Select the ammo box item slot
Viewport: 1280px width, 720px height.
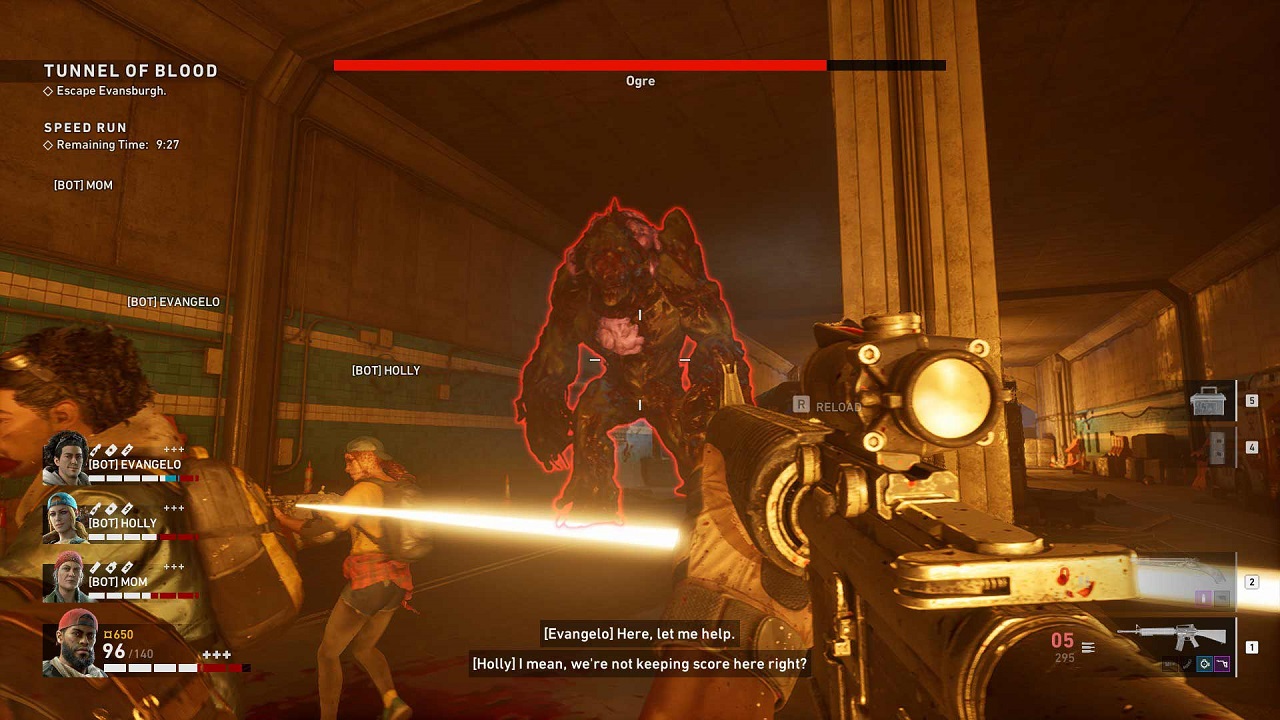(x=1208, y=401)
